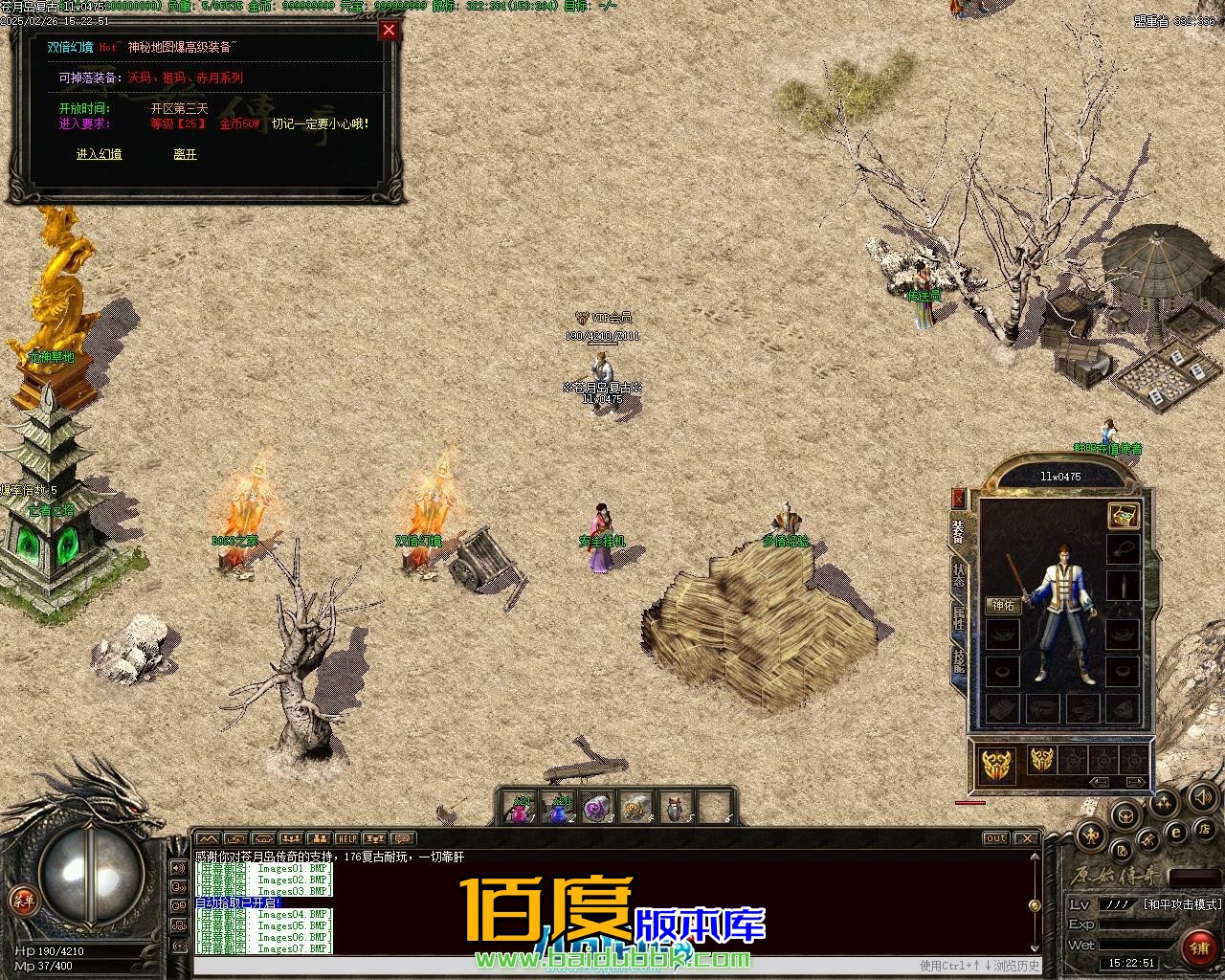
Task: Click the left arrow under the emblem slots
Action: [1100, 782]
